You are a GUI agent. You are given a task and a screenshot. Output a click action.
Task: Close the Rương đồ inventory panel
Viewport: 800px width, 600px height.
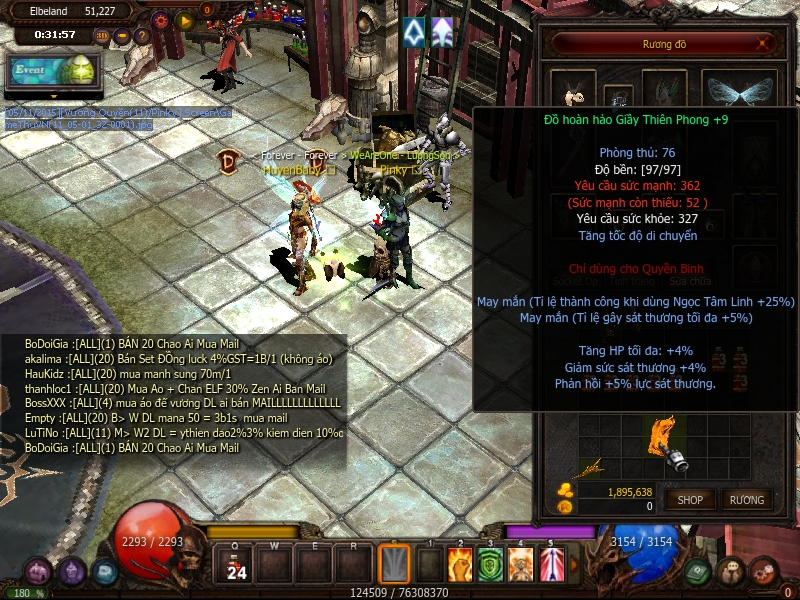pos(765,43)
